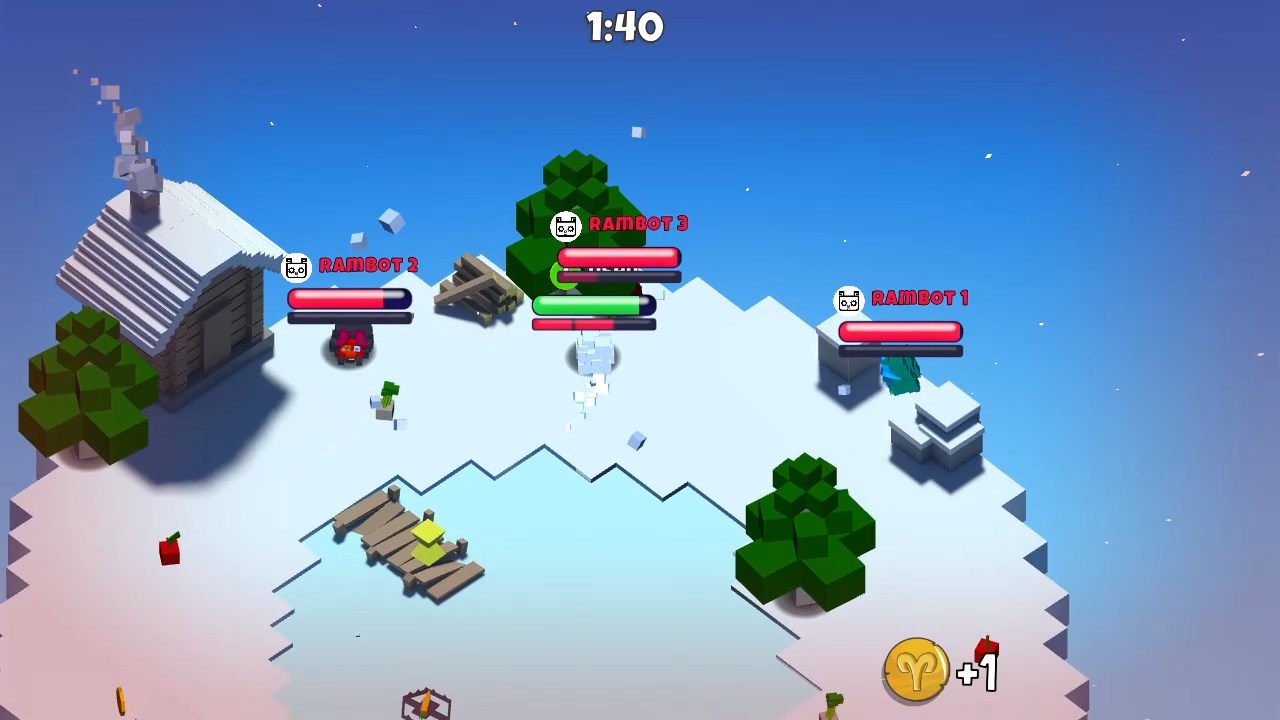The width and height of the screenshot is (1280, 720).
Task: Click the RAMBOT 2 robot face icon
Action: click(x=295, y=266)
